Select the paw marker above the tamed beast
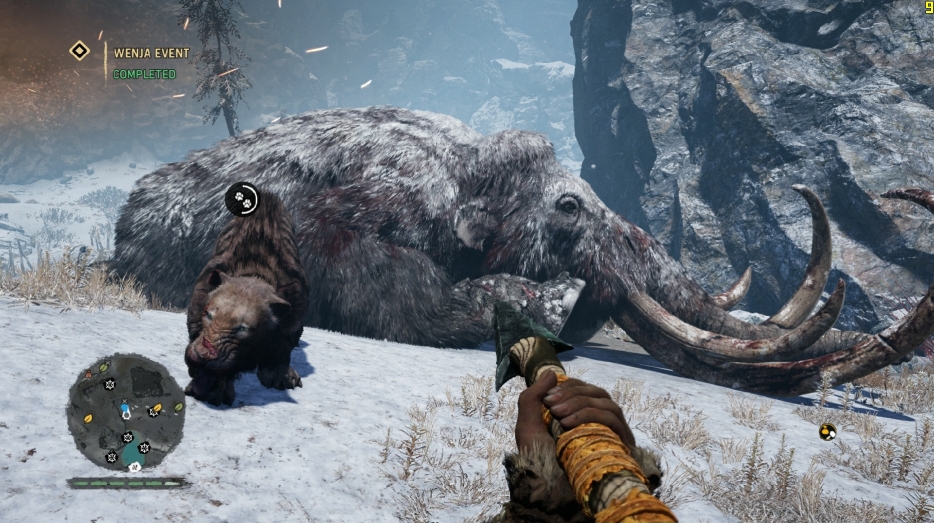The height and width of the screenshot is (523, 934). pyautogui.click(x=242, y=199)
